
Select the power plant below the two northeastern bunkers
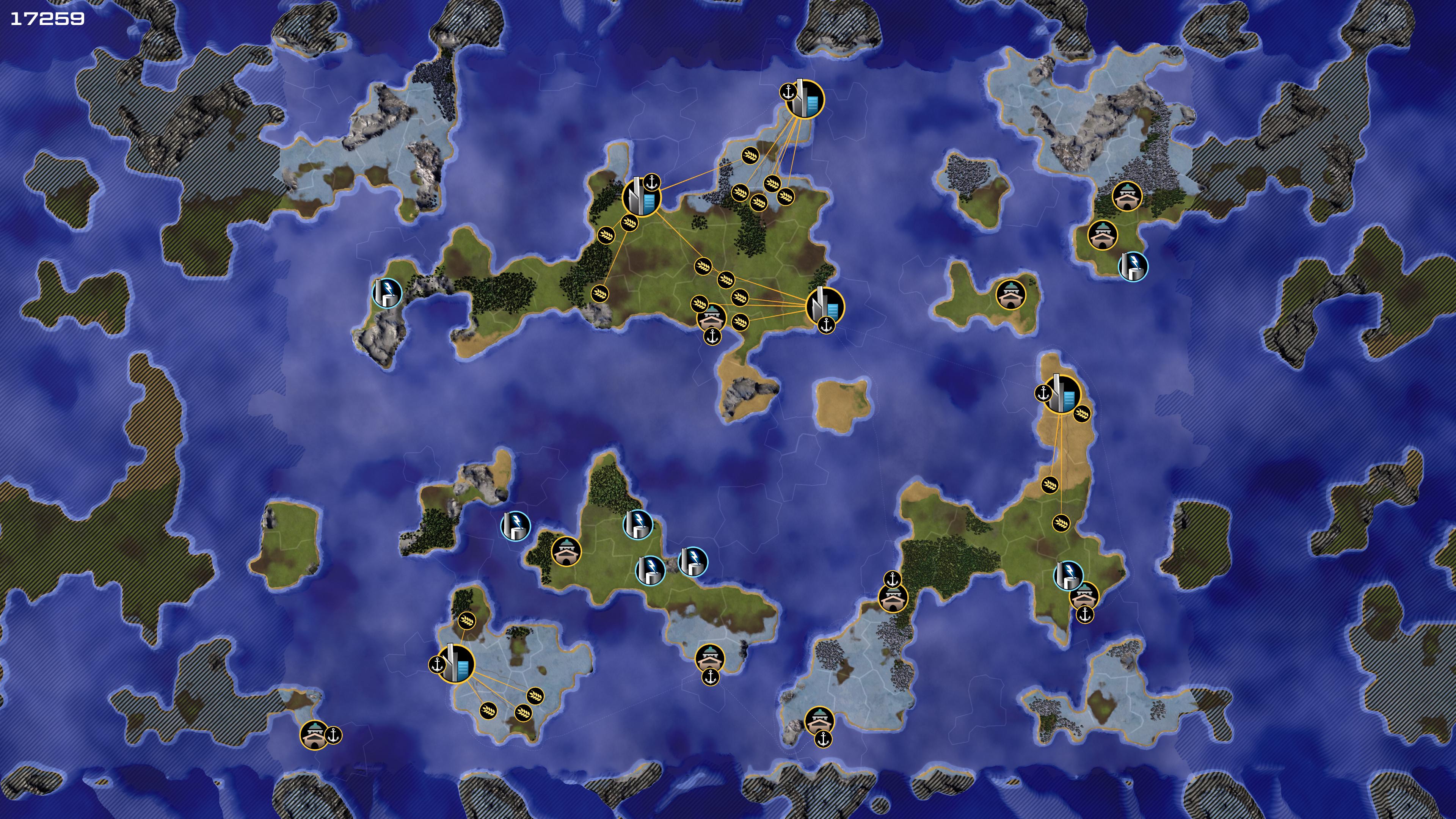[1133, 266]
